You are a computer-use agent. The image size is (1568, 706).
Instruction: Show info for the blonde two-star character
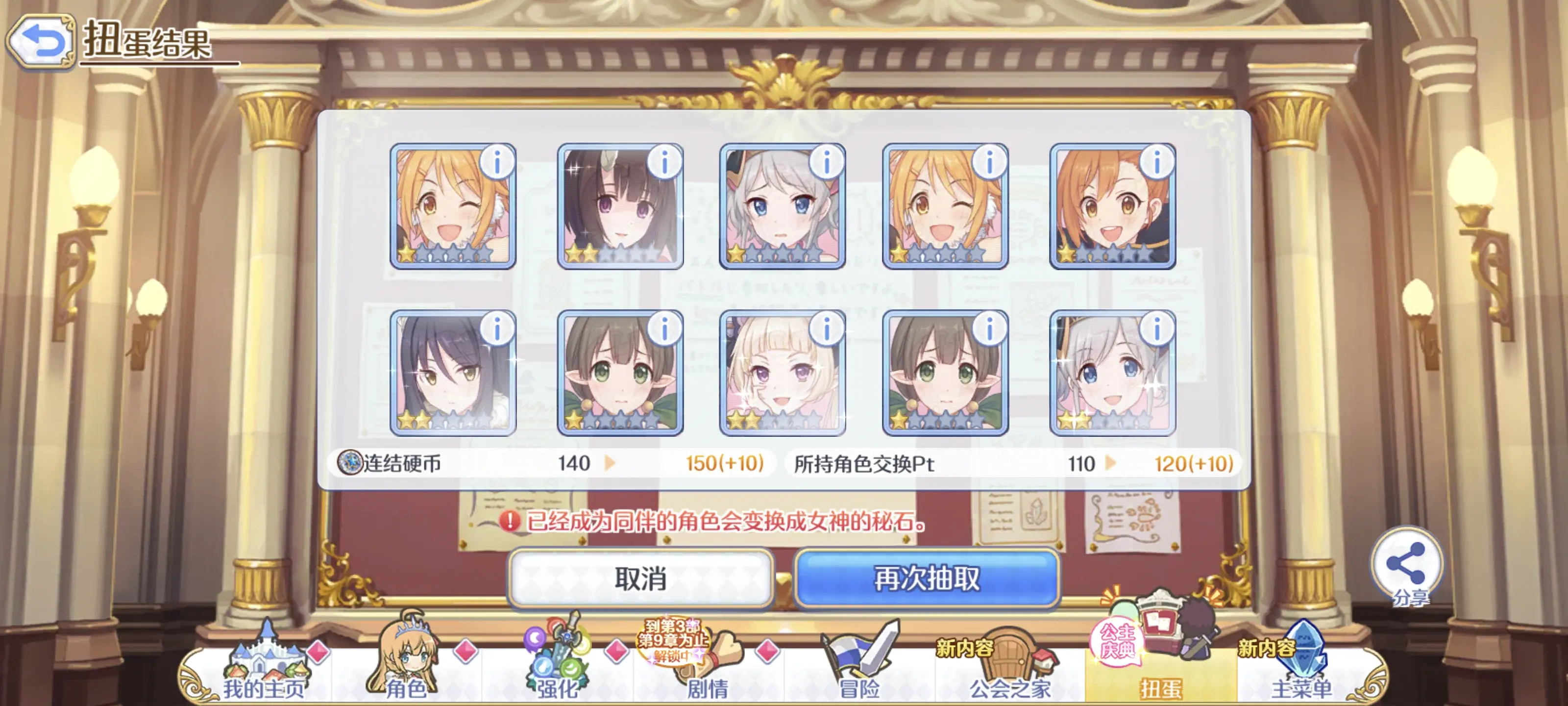(827, 331)
